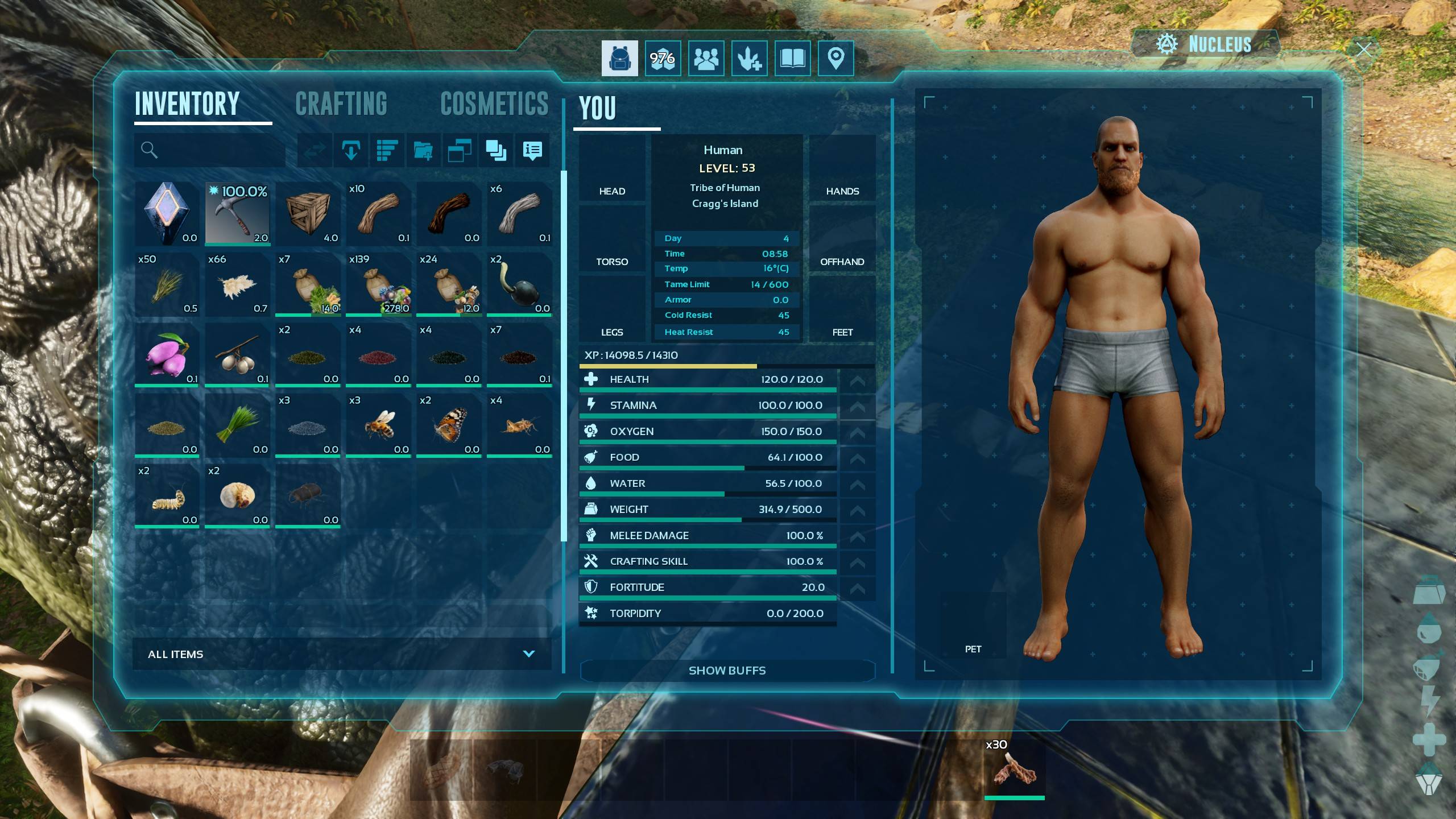Select the metal pick item slot
This screenshot has height=819, width=1456.
coord(237,214)
